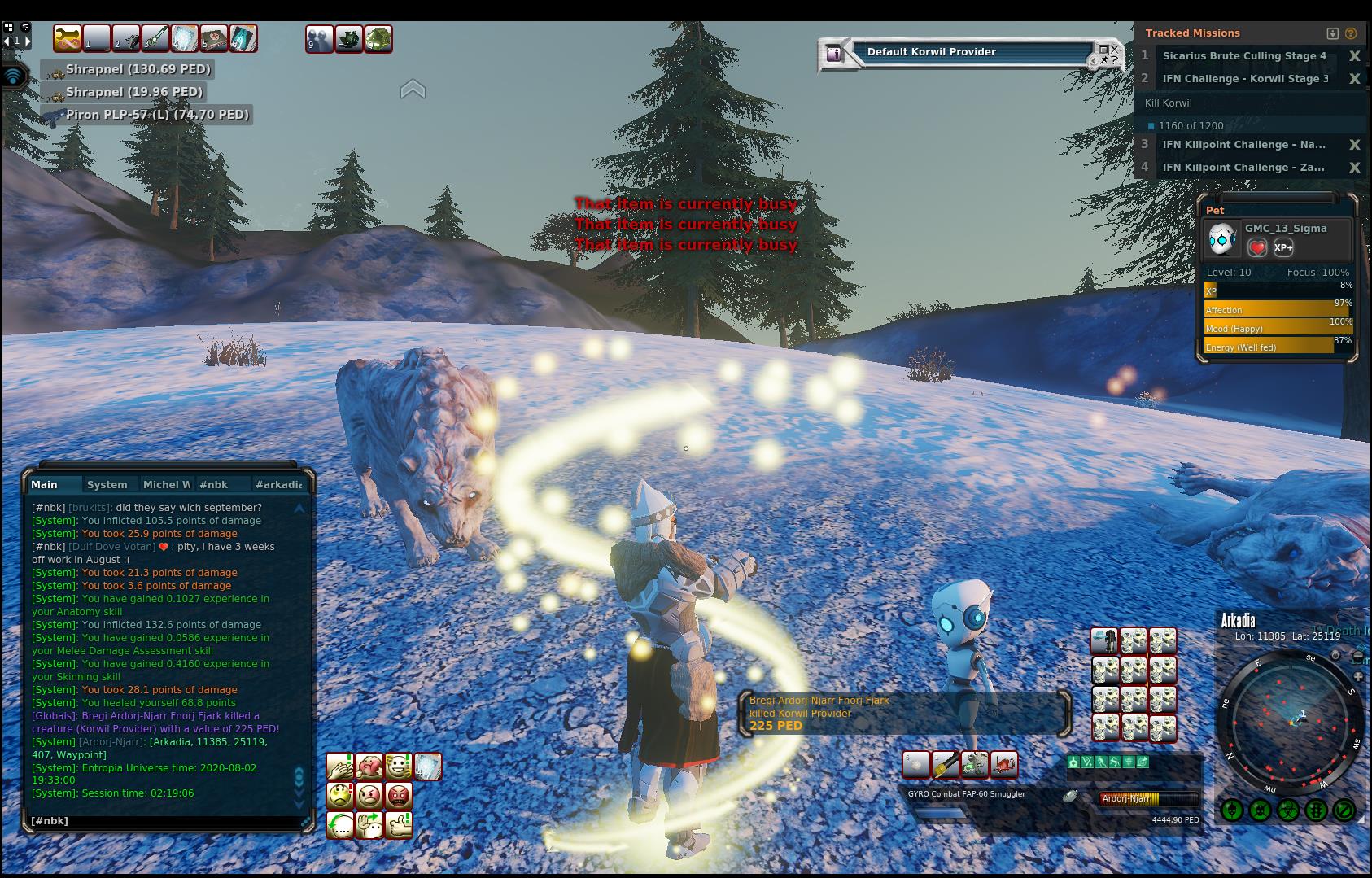Screen dimensions: 1372x878
Task: Switch to the System chat tab
Action: [107, 484]
